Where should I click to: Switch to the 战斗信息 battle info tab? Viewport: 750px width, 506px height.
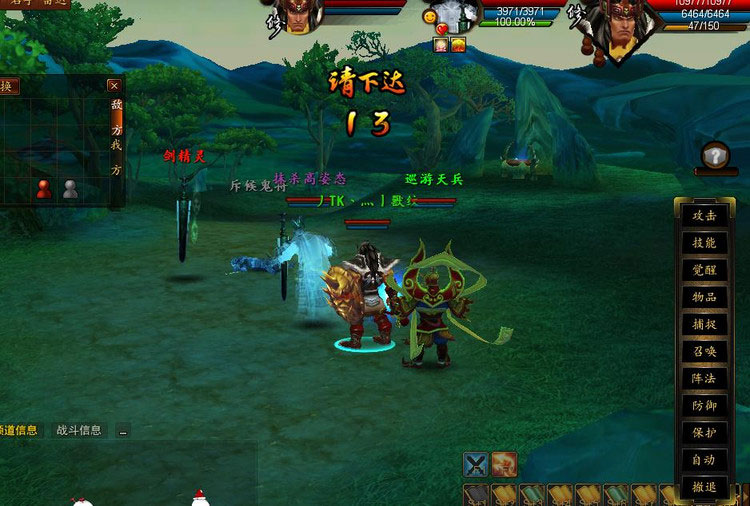[x=78, y=430]
